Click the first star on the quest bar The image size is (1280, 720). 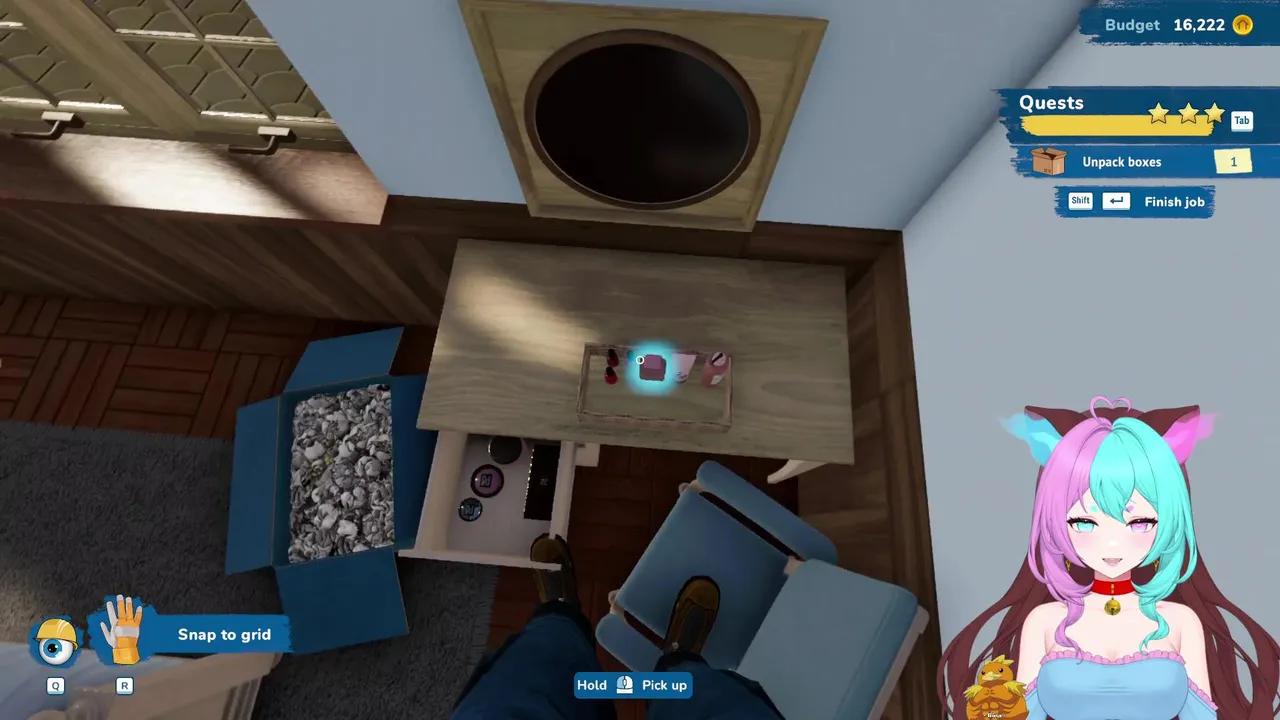[x=1158, y=114]
